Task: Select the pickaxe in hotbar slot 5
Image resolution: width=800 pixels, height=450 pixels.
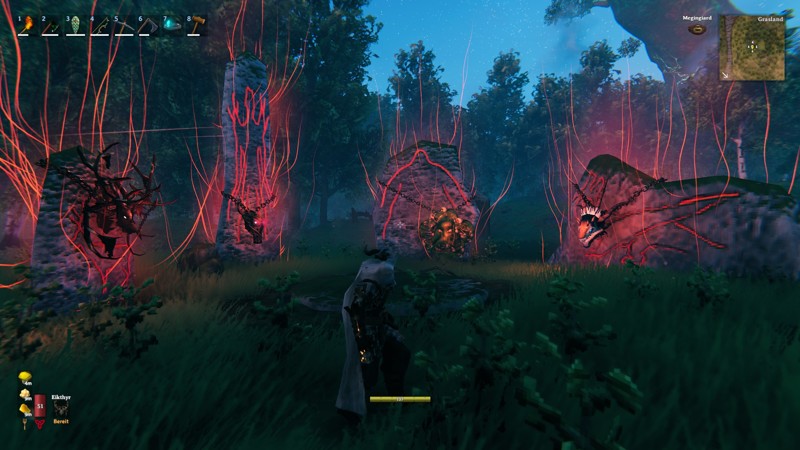Action: (x=124, y=24)
